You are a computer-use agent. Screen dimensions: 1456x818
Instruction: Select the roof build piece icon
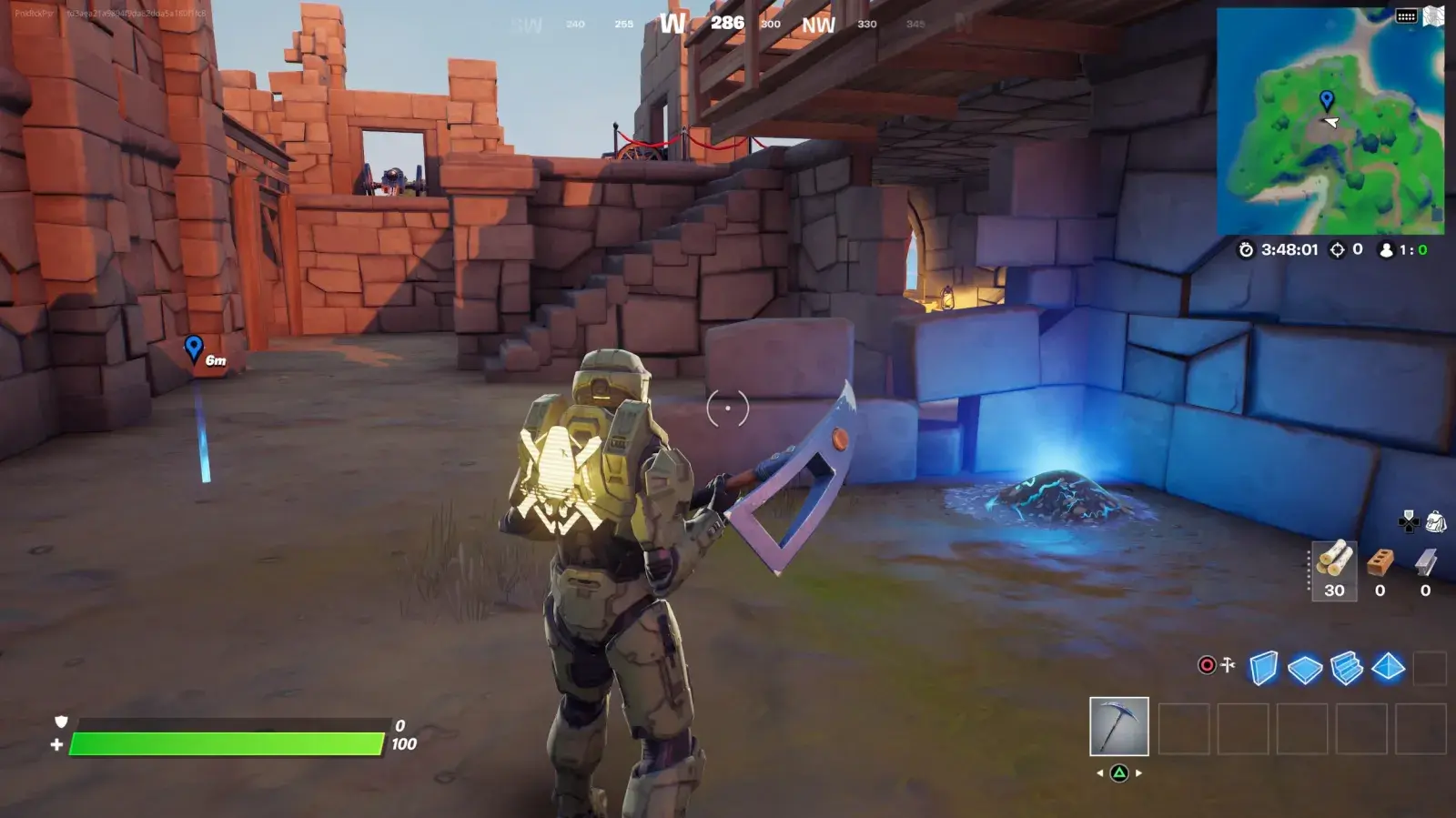pos(1388,666)
